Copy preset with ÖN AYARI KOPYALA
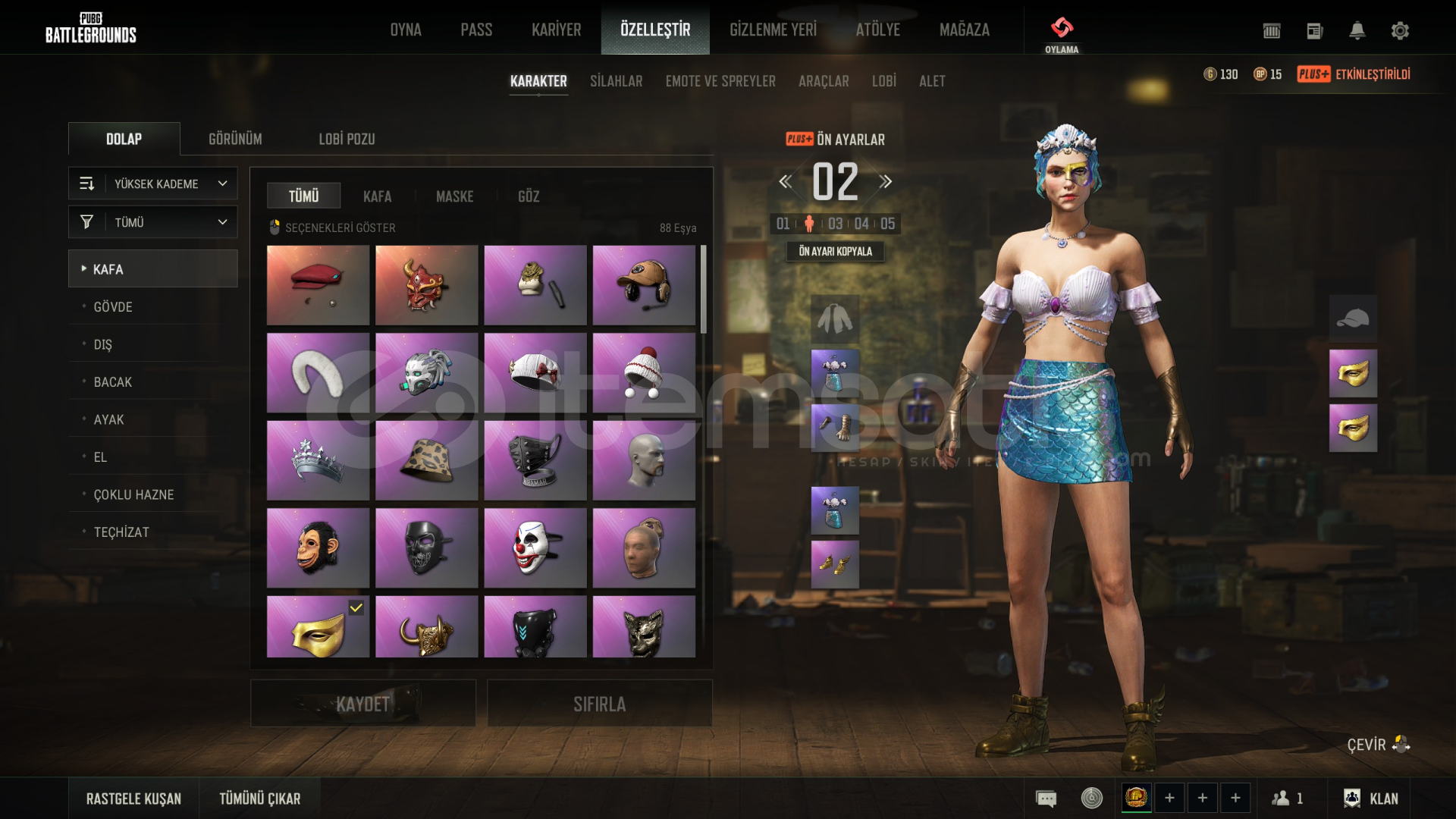Image resolution: width=1456 pixels, height=819 pixels. tap(835, 251)
